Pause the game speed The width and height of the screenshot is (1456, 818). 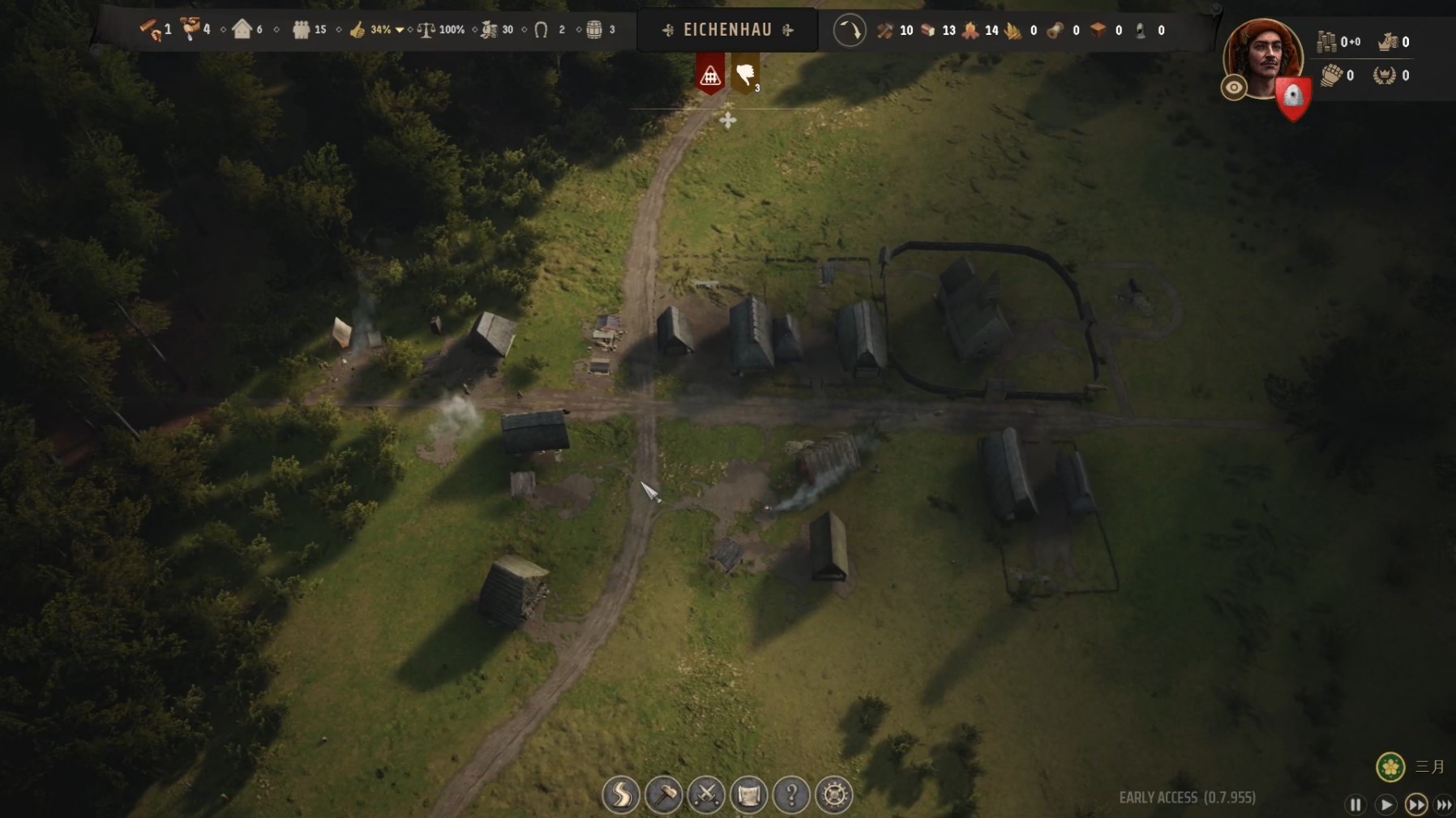click(x=1355, y=805)
